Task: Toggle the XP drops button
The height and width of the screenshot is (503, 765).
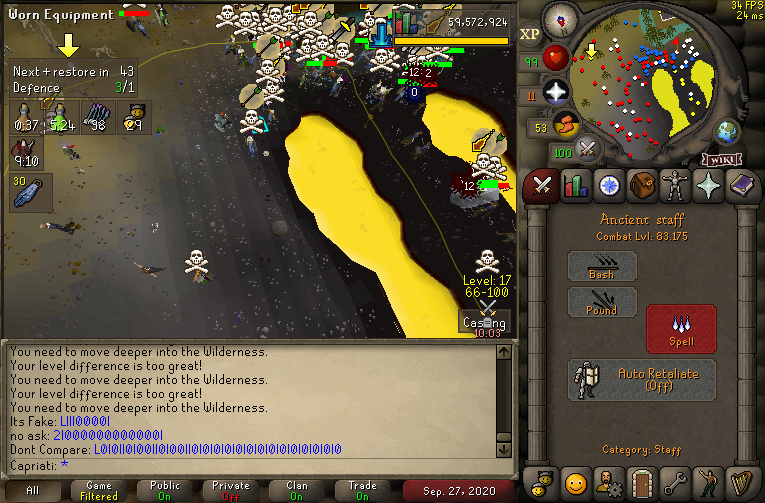Action: 530,33
